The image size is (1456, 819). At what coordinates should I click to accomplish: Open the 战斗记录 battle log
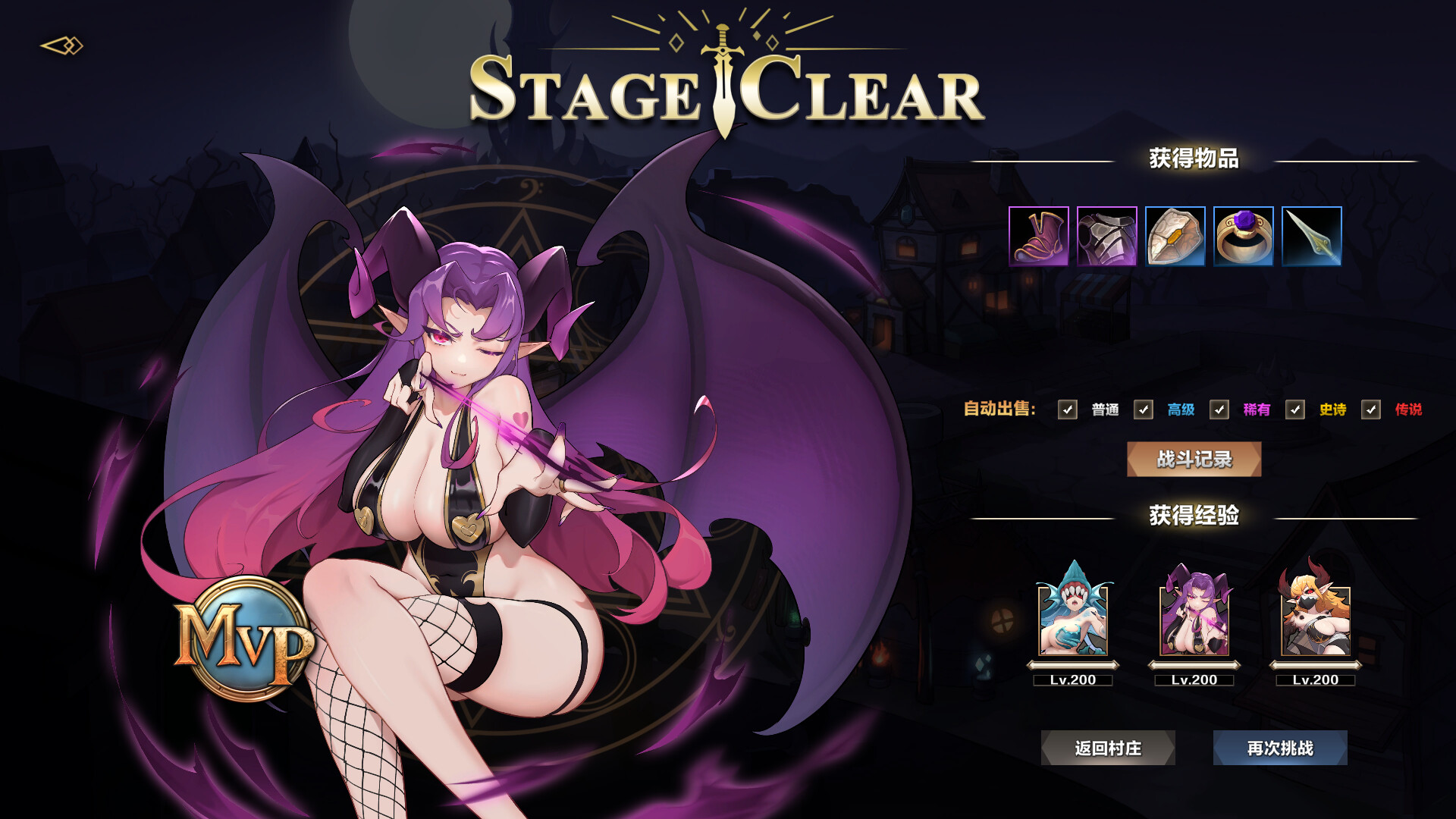pyautogui.click(x=1194, y=460)
